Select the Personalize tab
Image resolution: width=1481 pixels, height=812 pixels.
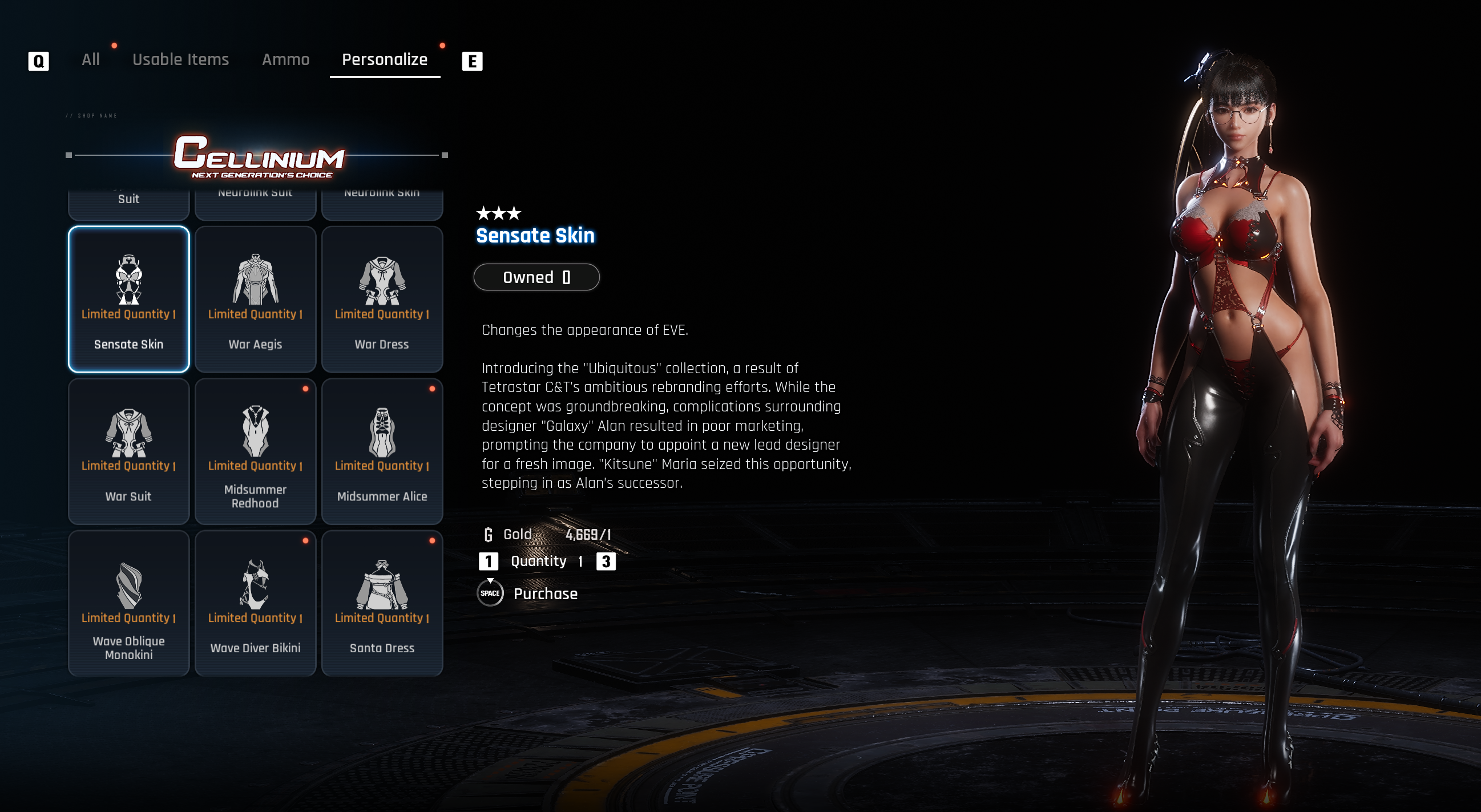tap(385, 60)
